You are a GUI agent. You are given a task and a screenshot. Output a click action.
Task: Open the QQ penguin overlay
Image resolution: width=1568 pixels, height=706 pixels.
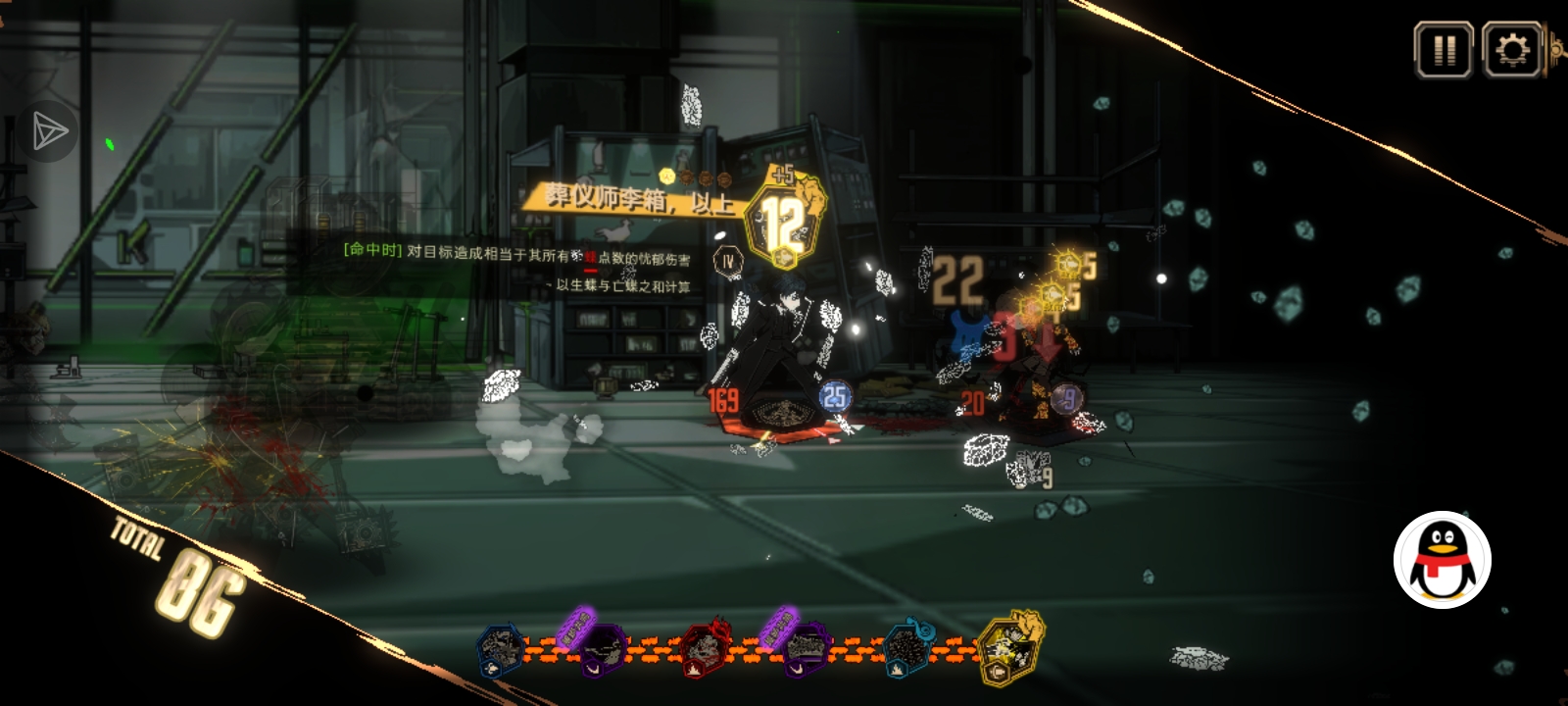[1442, 560]
